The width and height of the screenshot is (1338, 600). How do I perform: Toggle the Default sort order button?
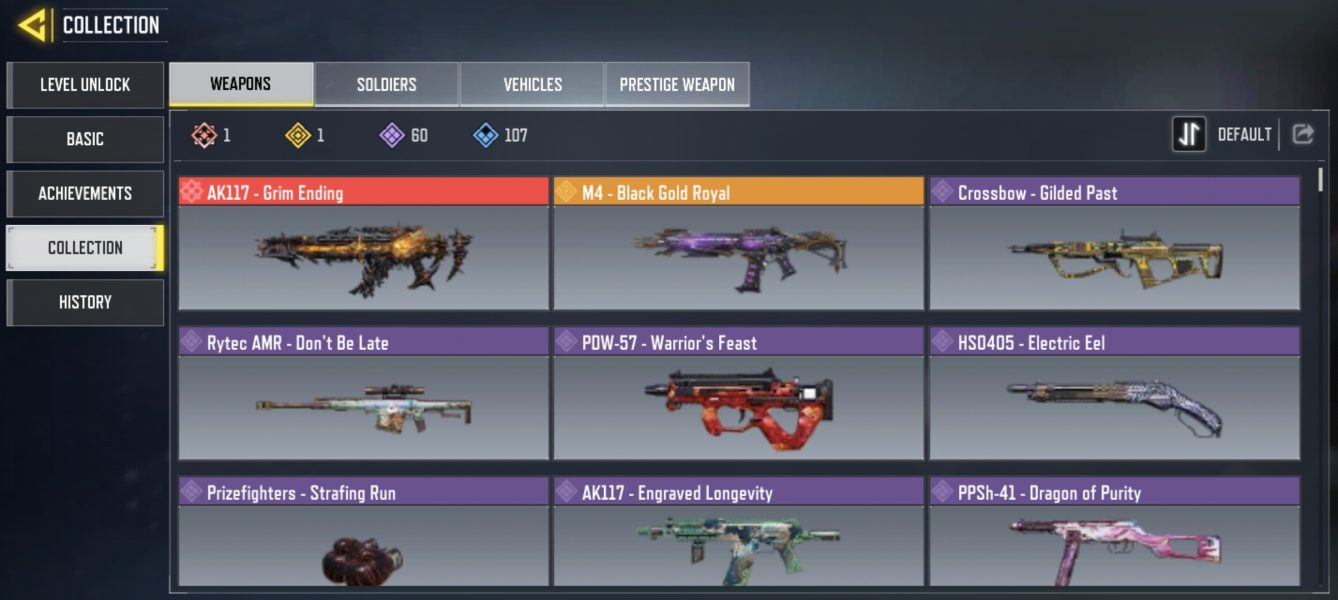1190,134
